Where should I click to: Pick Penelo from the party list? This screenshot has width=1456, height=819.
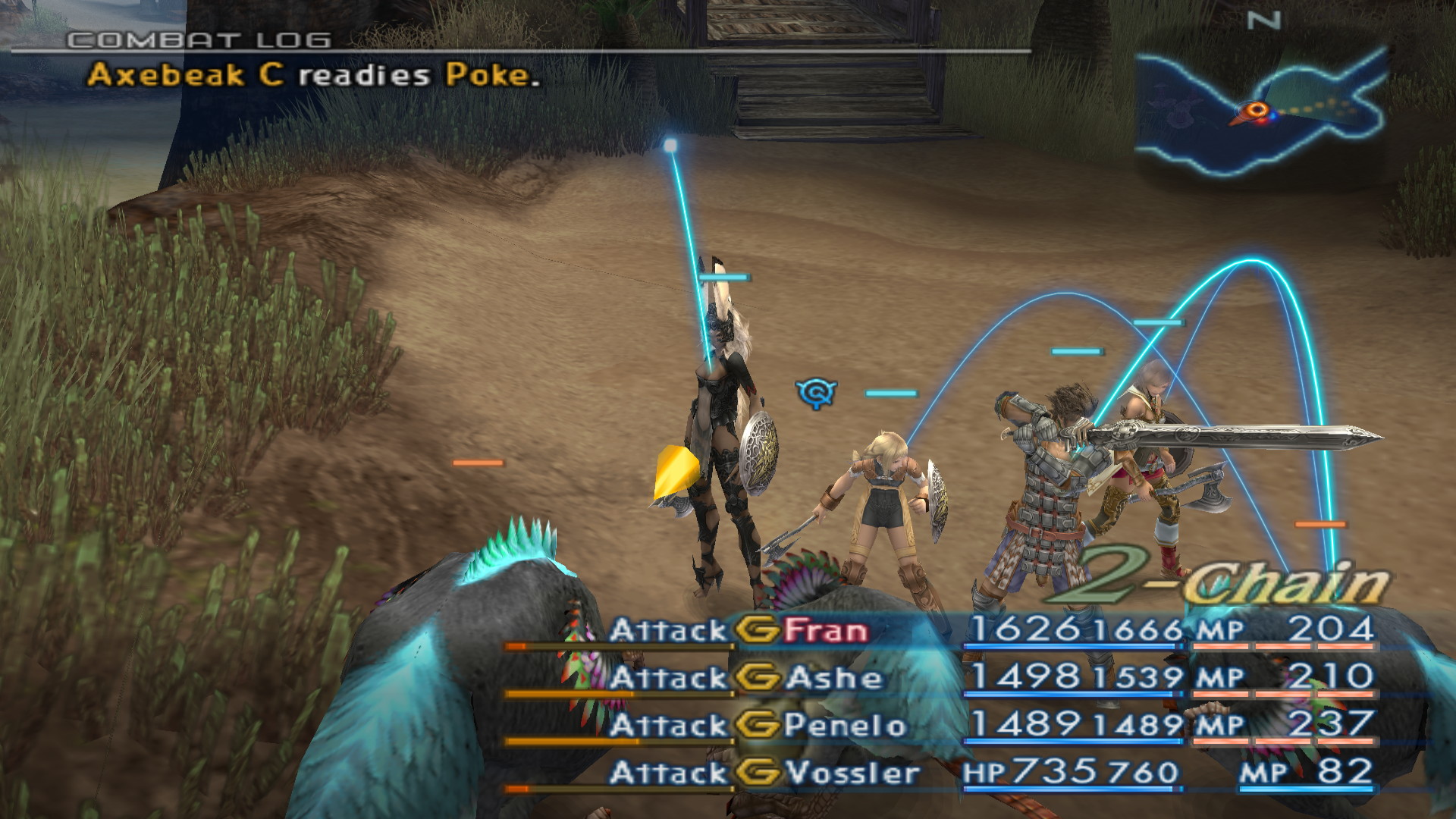pyautogui.click(x=844, y=726)
